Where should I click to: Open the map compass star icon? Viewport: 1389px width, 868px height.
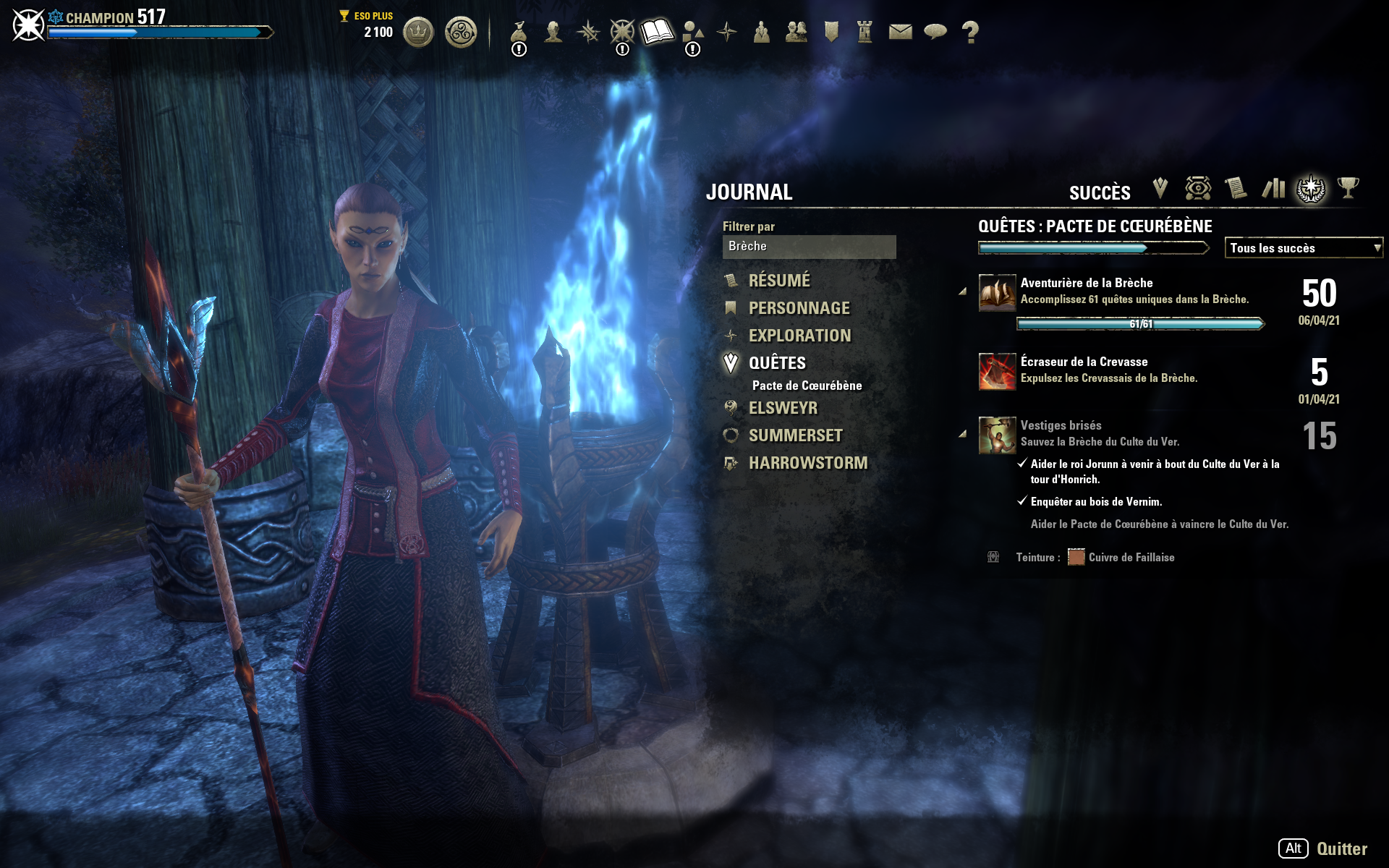click(726, 32)
